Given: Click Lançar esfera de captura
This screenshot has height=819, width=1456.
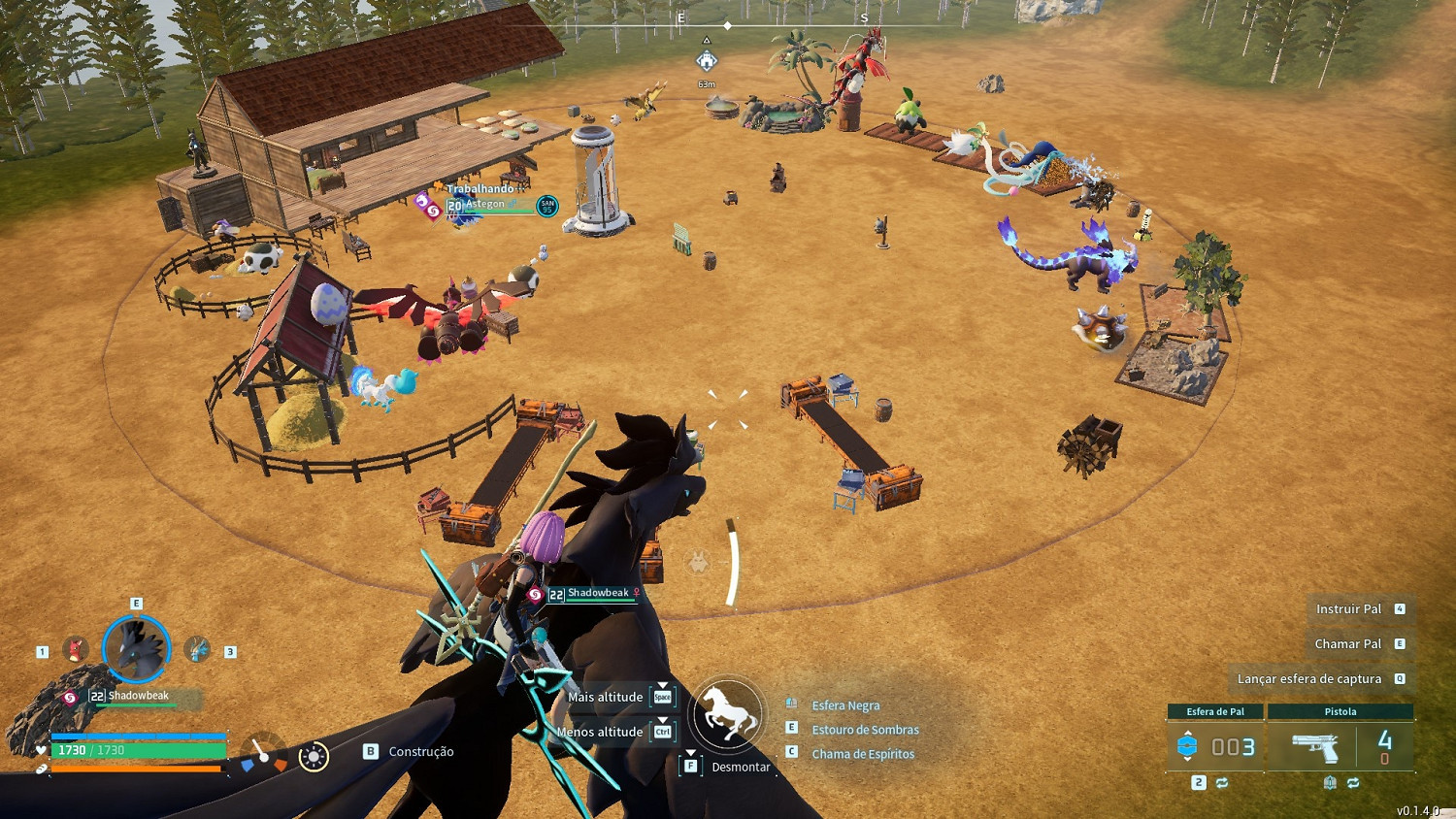Looking at the screenshot, I should pos(1308,679).
